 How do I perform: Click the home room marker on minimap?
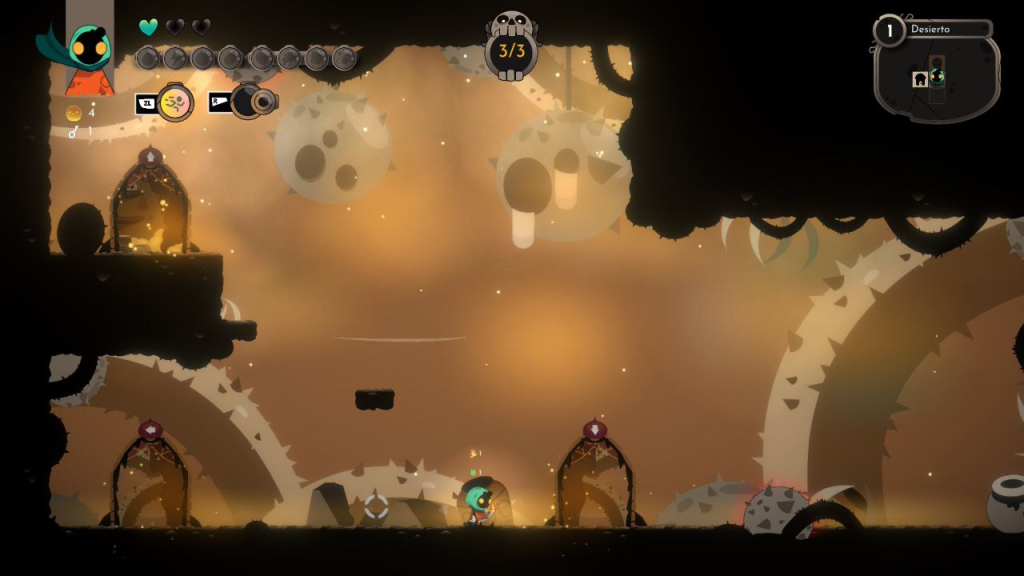point(920,80)
